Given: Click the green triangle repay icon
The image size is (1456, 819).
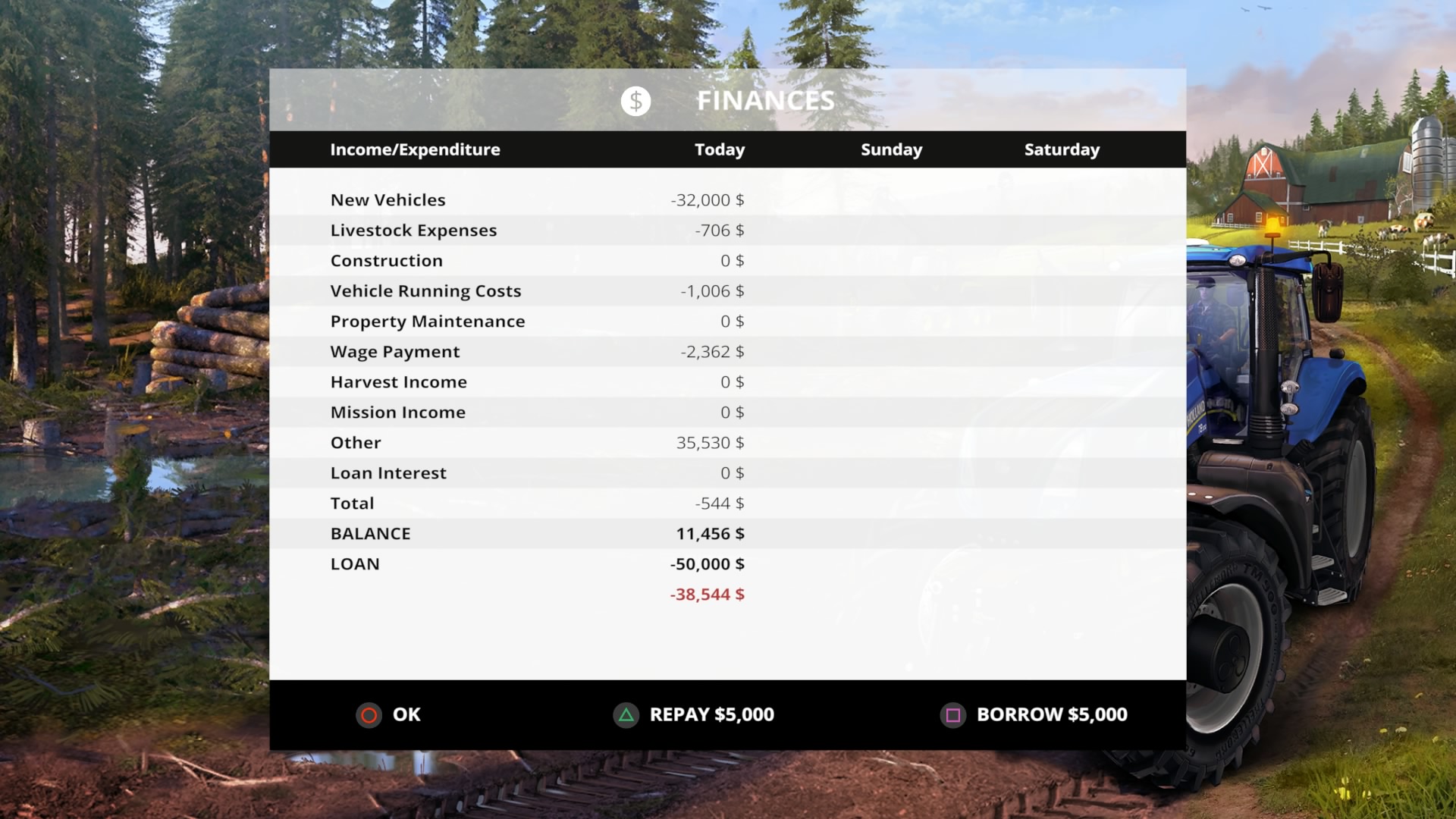Looking at the screenshot, I should tap(626, 714).
